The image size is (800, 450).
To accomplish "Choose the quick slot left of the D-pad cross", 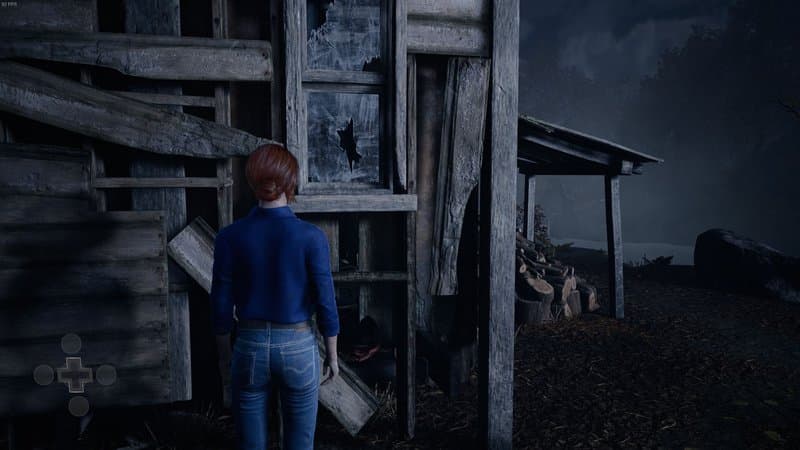I will (x=44, y=375).
